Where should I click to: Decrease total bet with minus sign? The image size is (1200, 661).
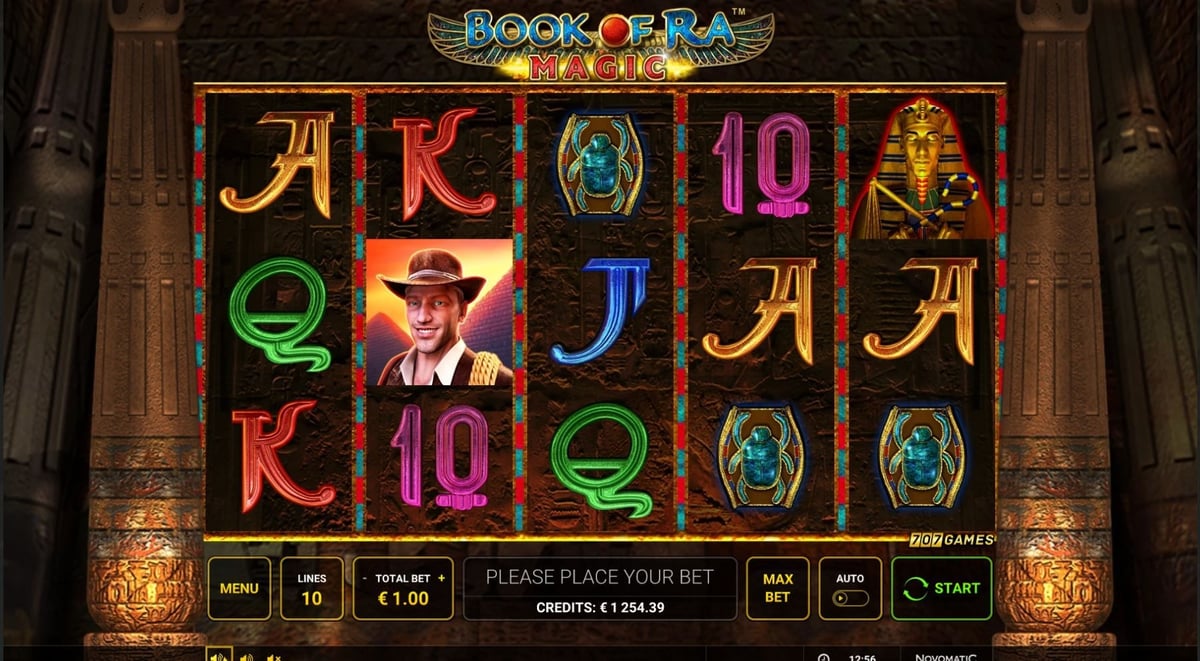click(x=364, y=578)
